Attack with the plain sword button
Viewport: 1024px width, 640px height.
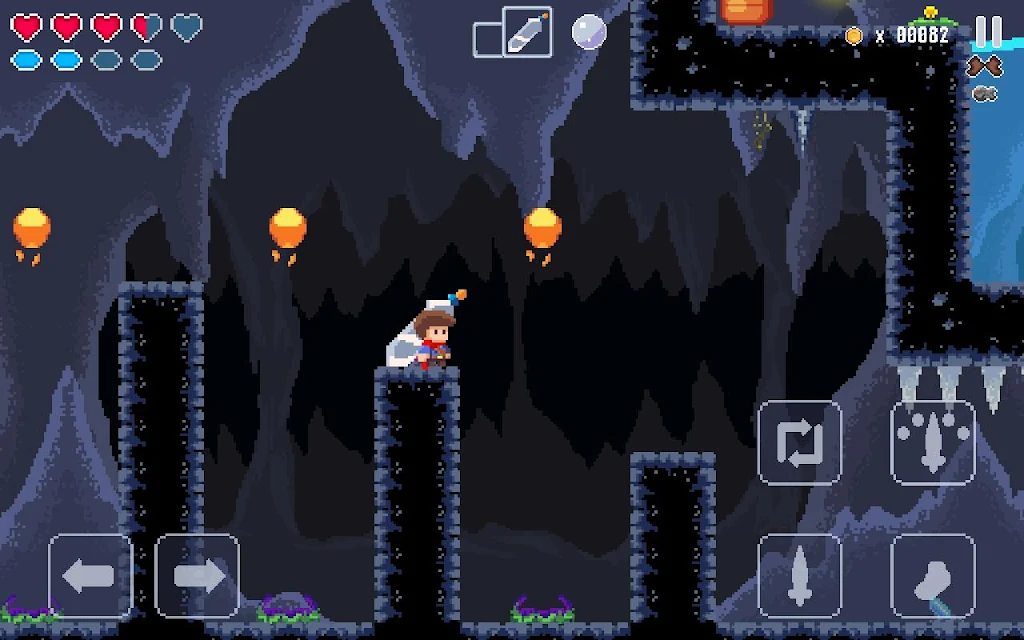(x=799, y=576)
